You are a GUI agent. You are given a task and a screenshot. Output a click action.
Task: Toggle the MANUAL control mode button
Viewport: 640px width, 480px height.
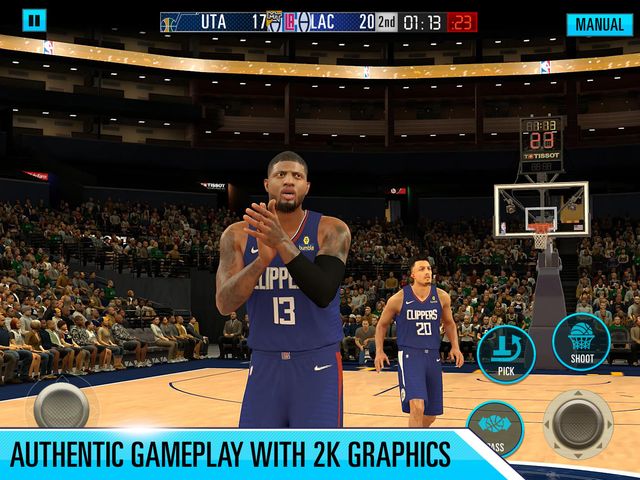click(600, 24)
